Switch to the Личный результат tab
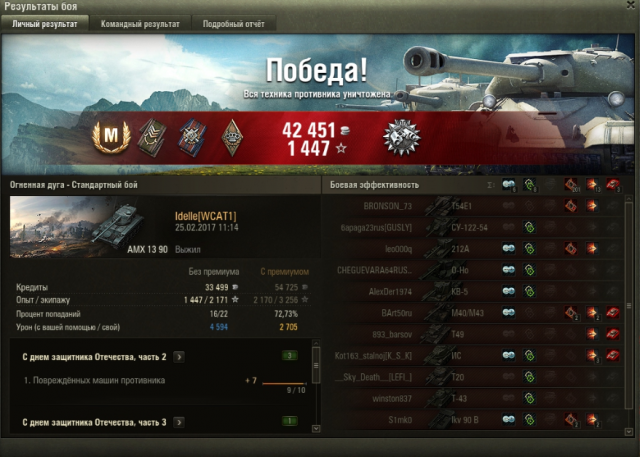Viewport: 640px width, 457px height. 44,23
